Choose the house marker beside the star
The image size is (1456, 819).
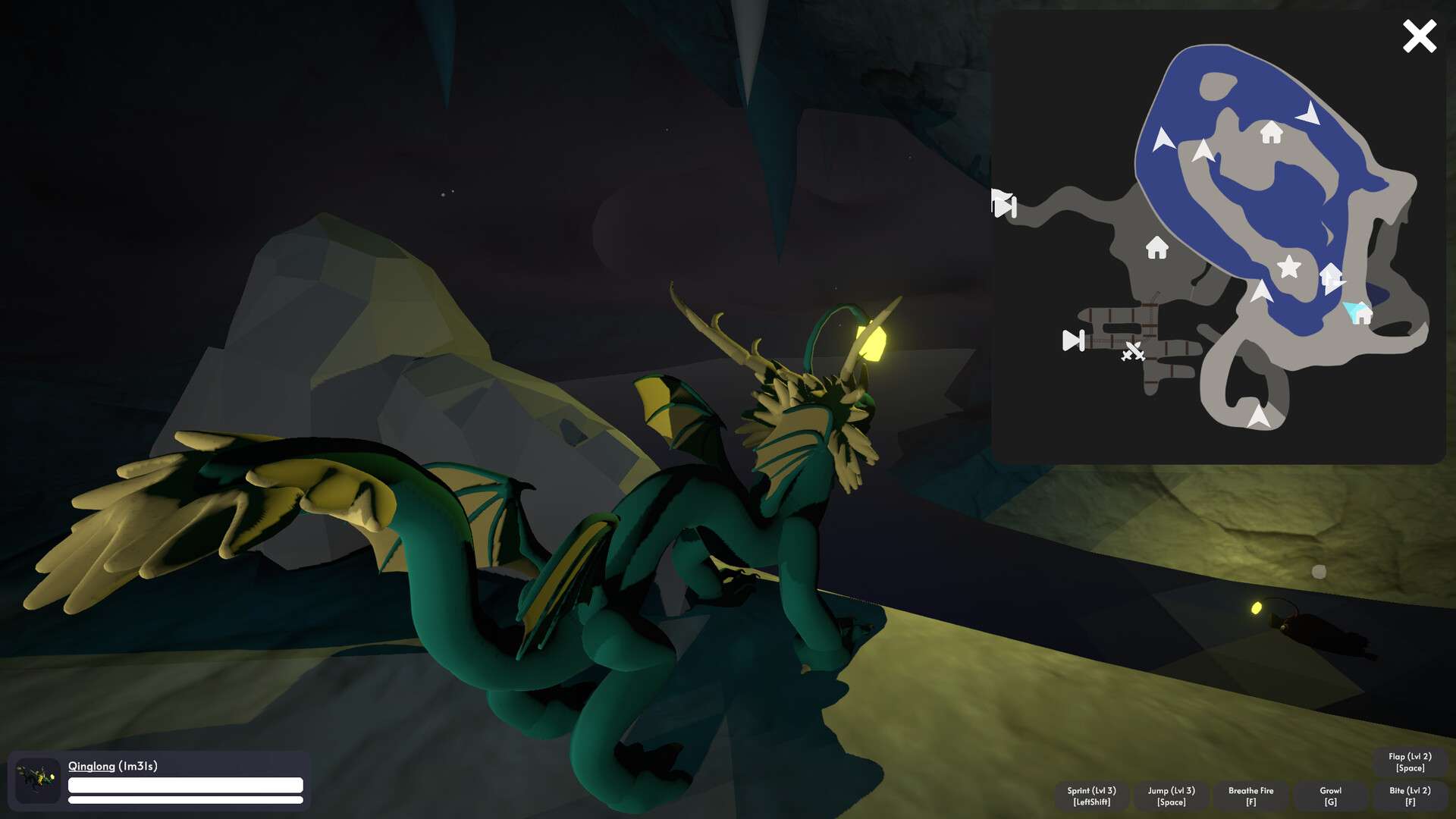(1330, 275)
